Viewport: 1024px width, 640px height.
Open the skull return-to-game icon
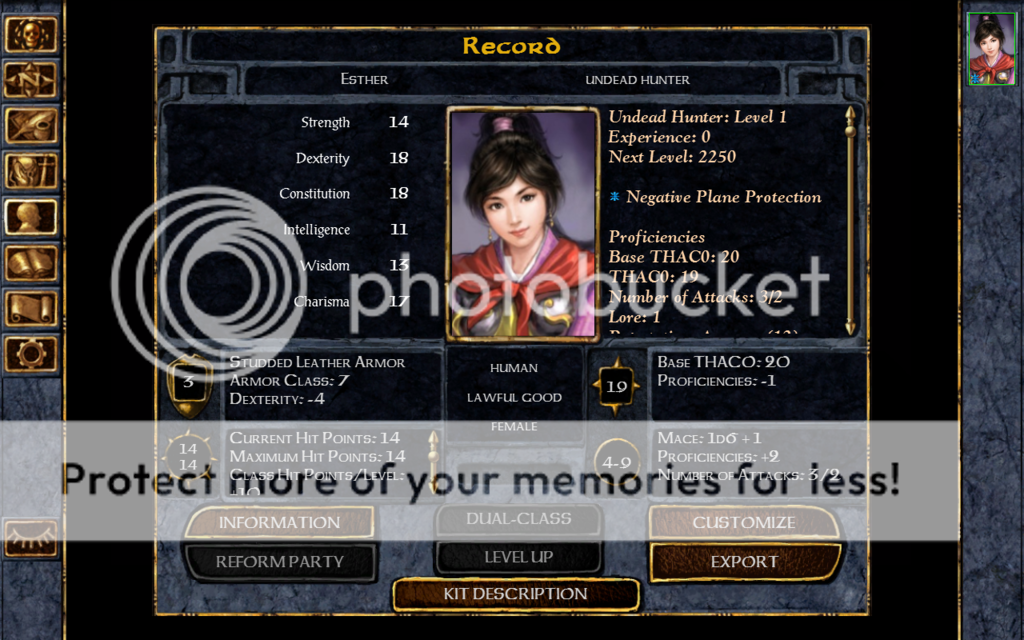tap(30, 34)
